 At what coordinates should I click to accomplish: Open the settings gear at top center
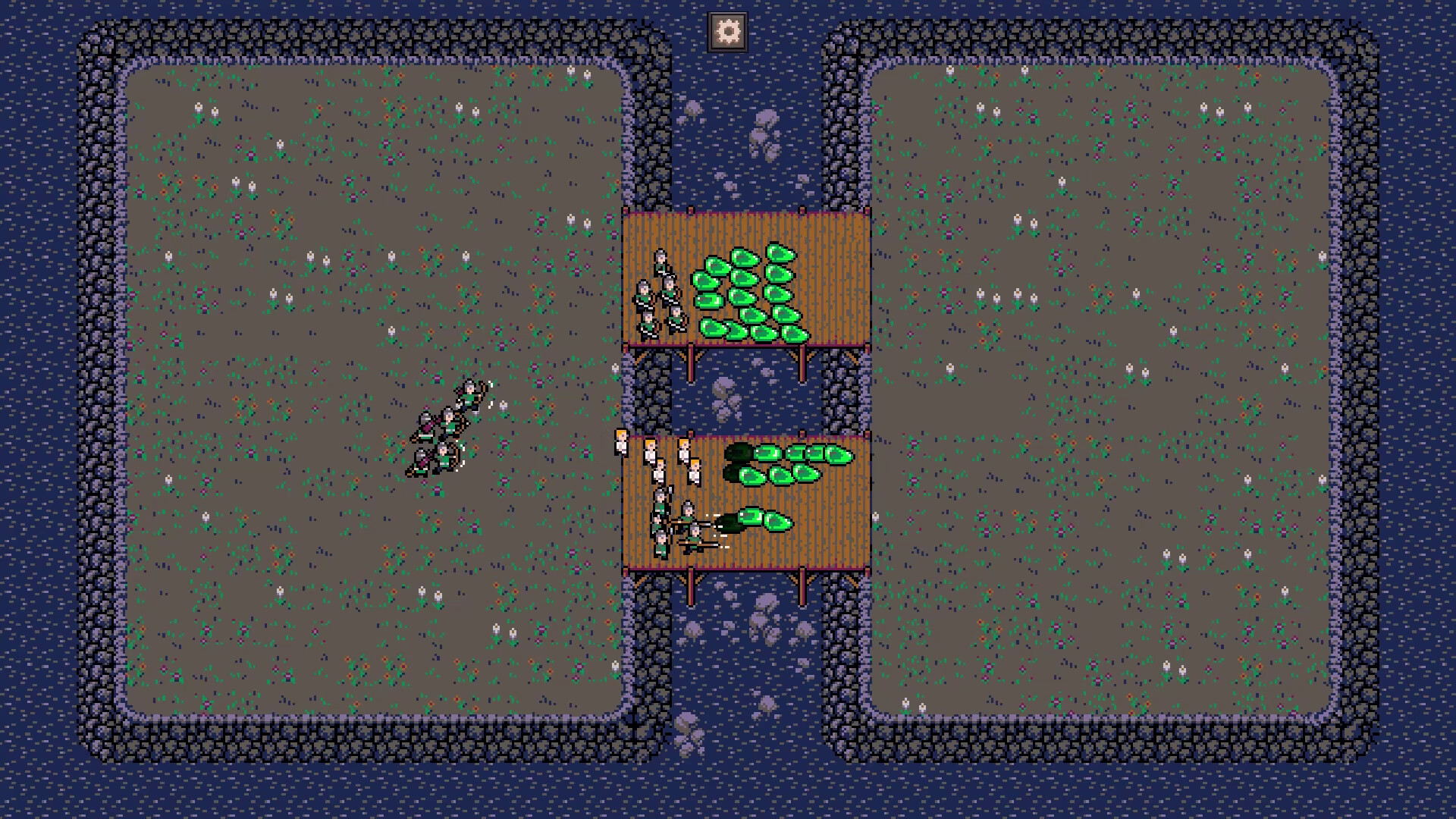click(x=728, y=30)
